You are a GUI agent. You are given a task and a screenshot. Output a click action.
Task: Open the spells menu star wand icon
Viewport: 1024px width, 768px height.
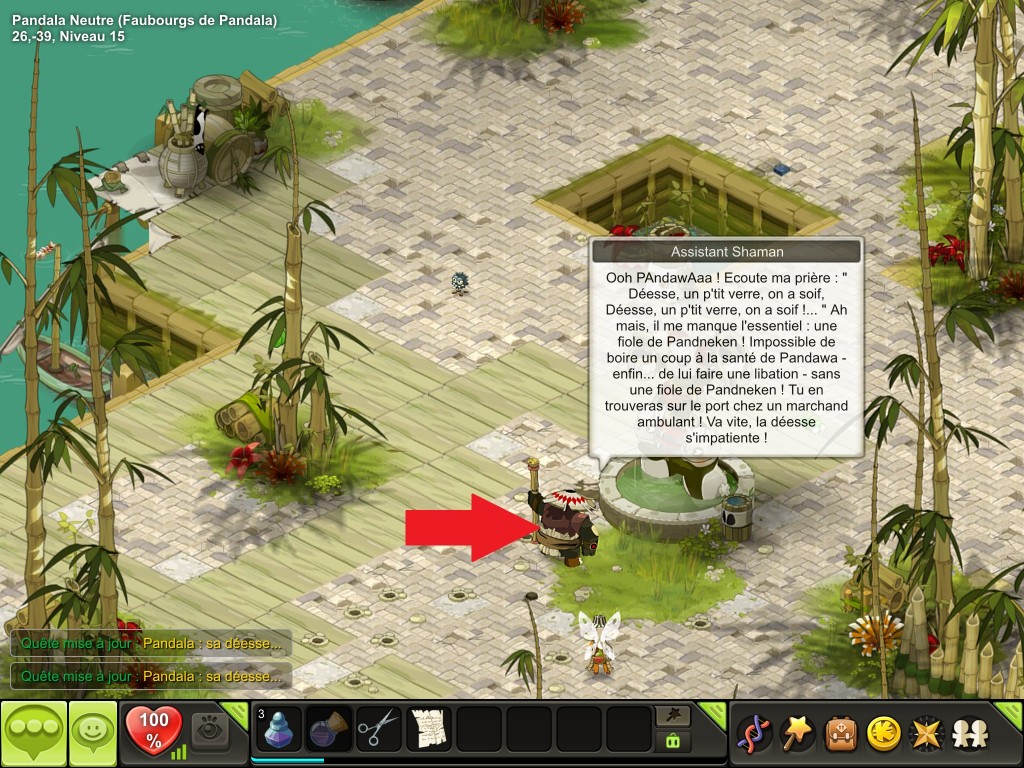click(x=796, y=734)
